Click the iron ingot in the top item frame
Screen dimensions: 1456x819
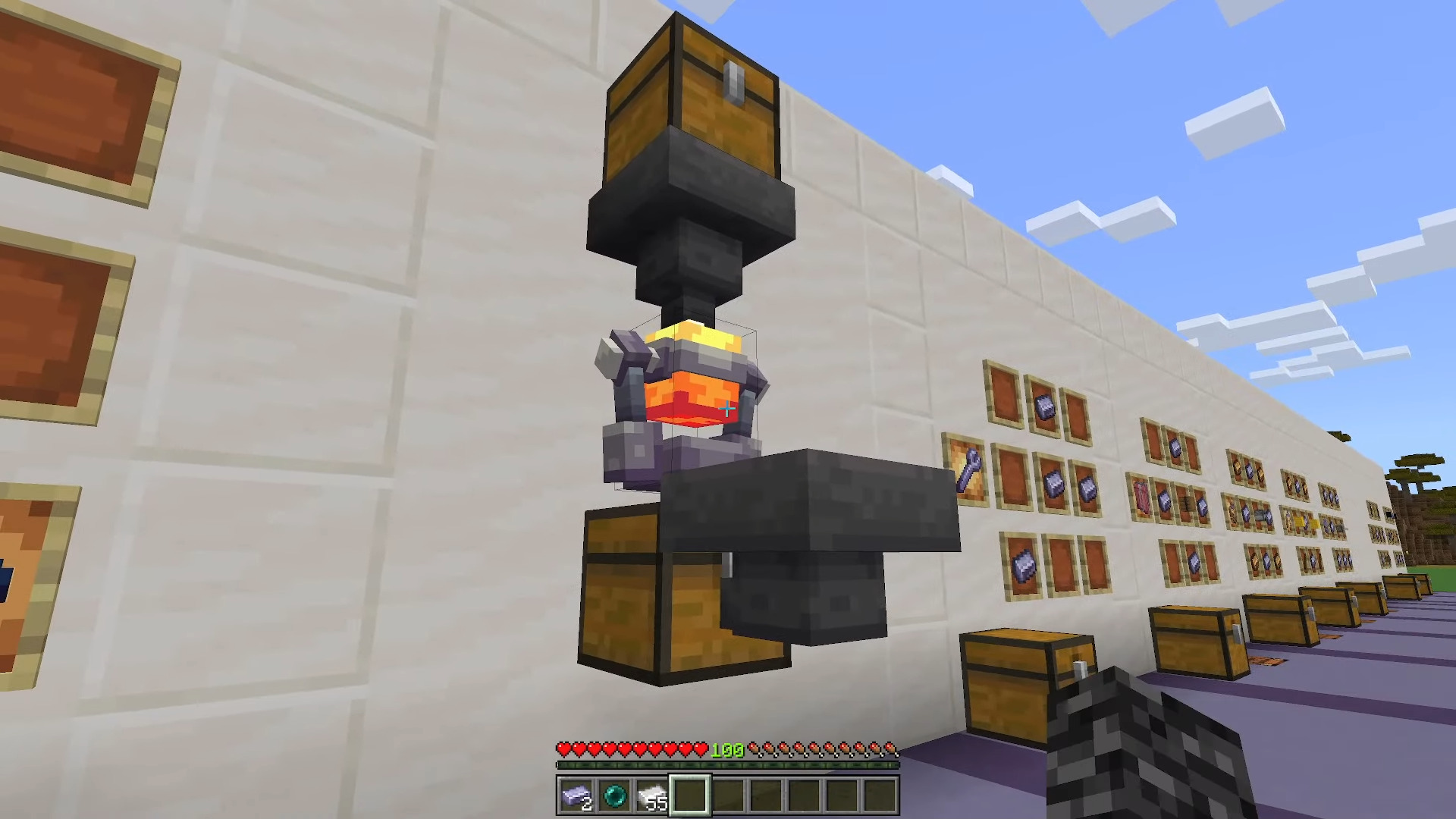point(1044,408)
